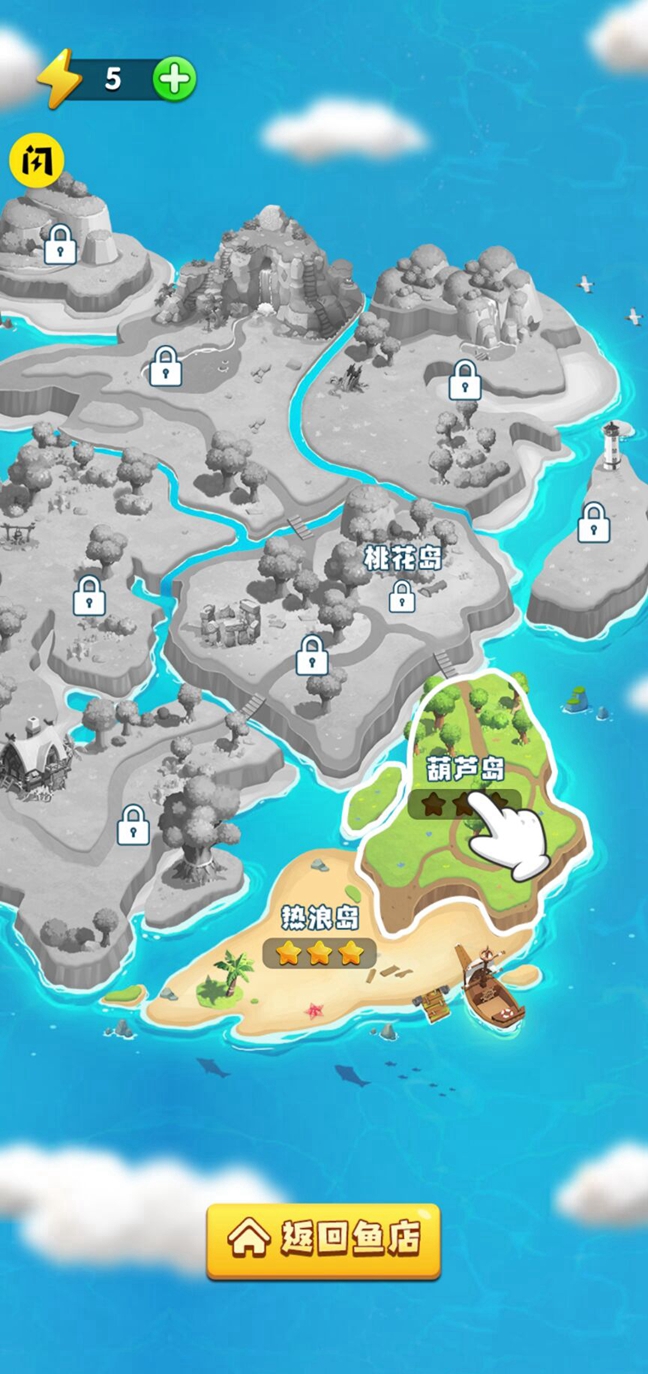Tap the locked 桃花岛 island padlock
648x1374 pixels.
point(402,597)
